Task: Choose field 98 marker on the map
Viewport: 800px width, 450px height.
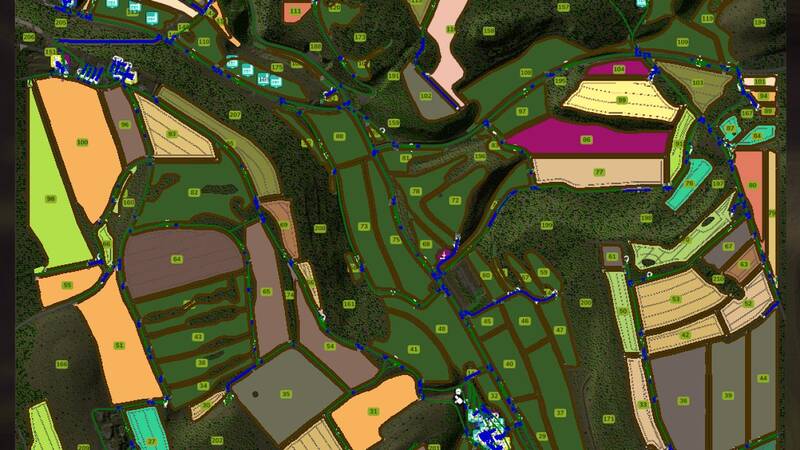Action: coord(50,199)
